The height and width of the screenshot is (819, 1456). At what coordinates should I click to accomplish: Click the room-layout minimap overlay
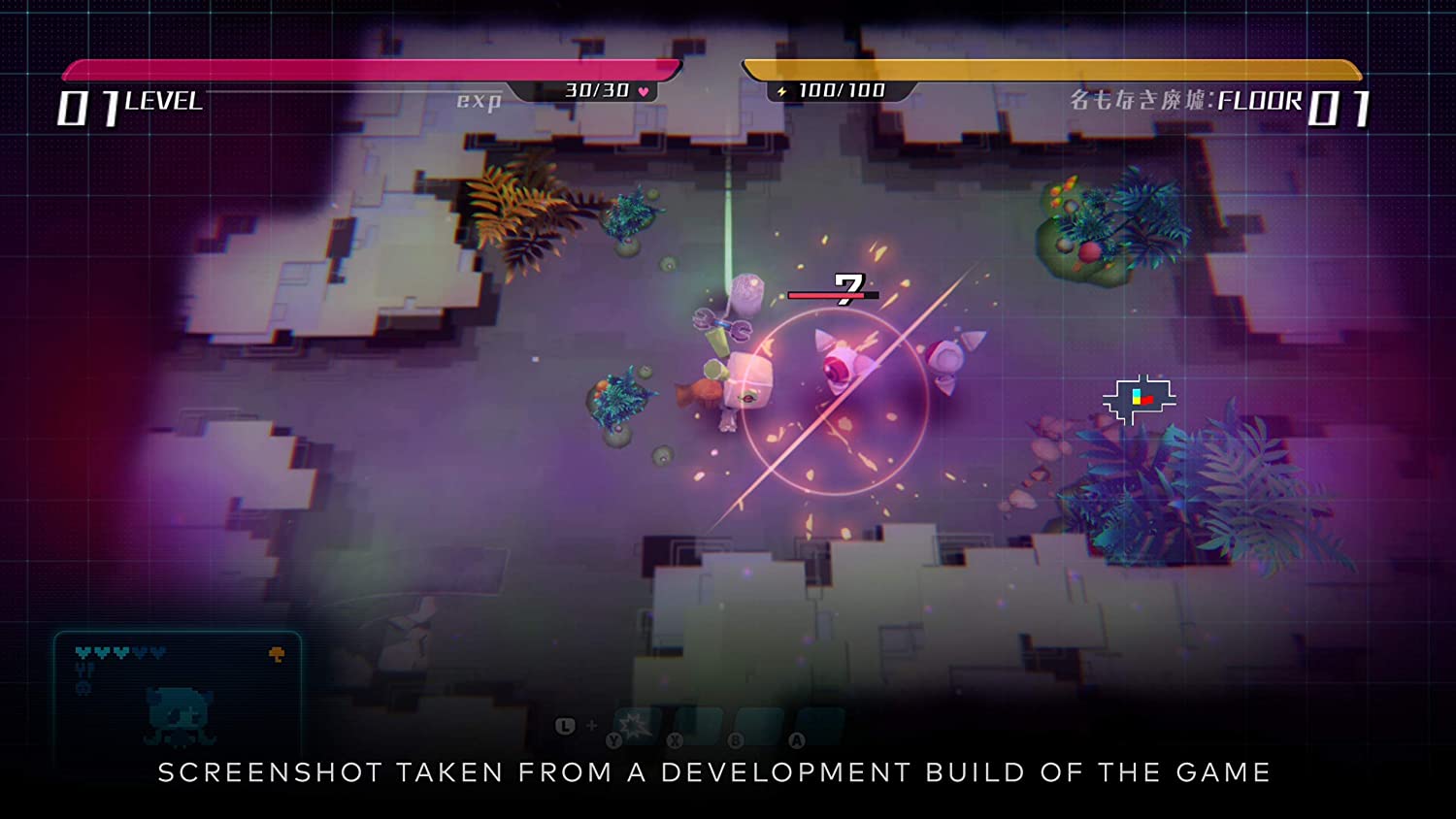click(1139, 399)
